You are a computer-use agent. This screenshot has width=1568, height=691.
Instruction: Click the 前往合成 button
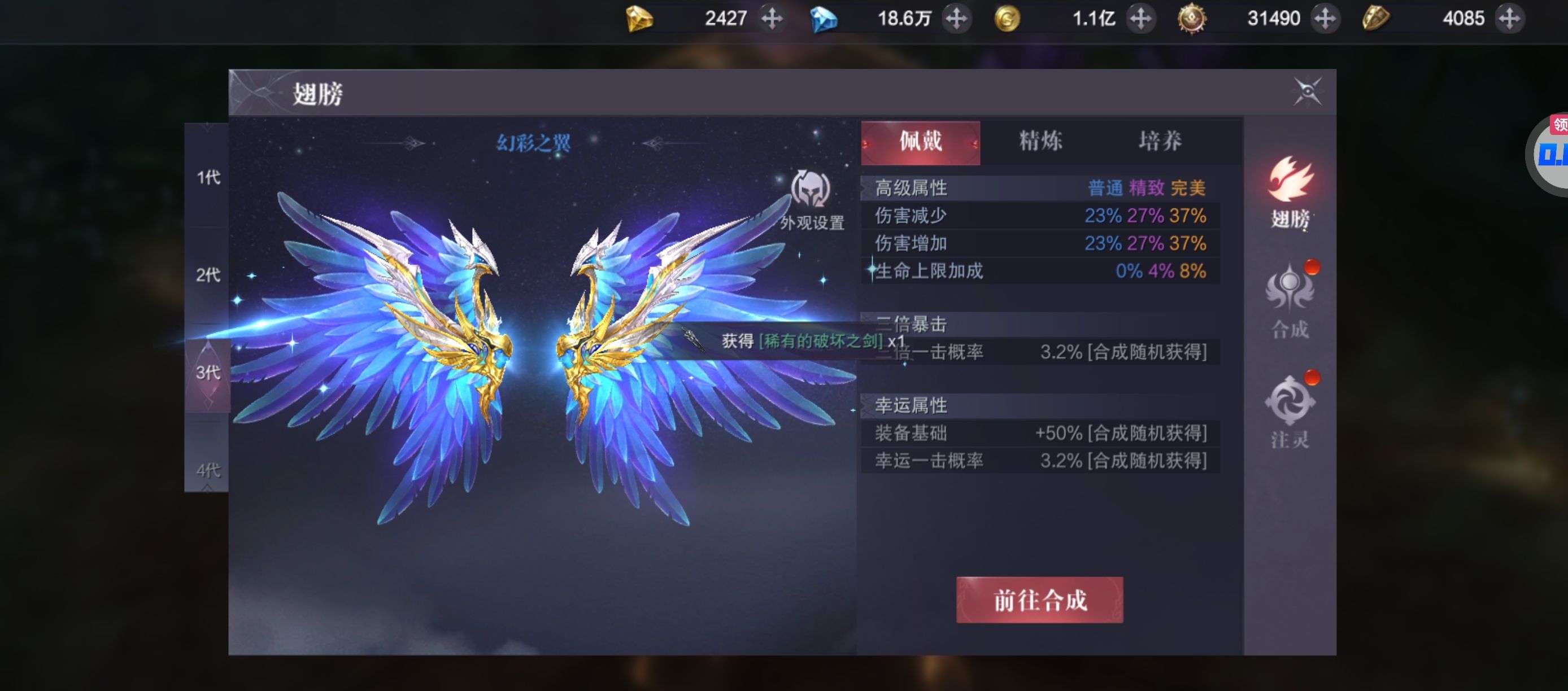pos(1040,600)
